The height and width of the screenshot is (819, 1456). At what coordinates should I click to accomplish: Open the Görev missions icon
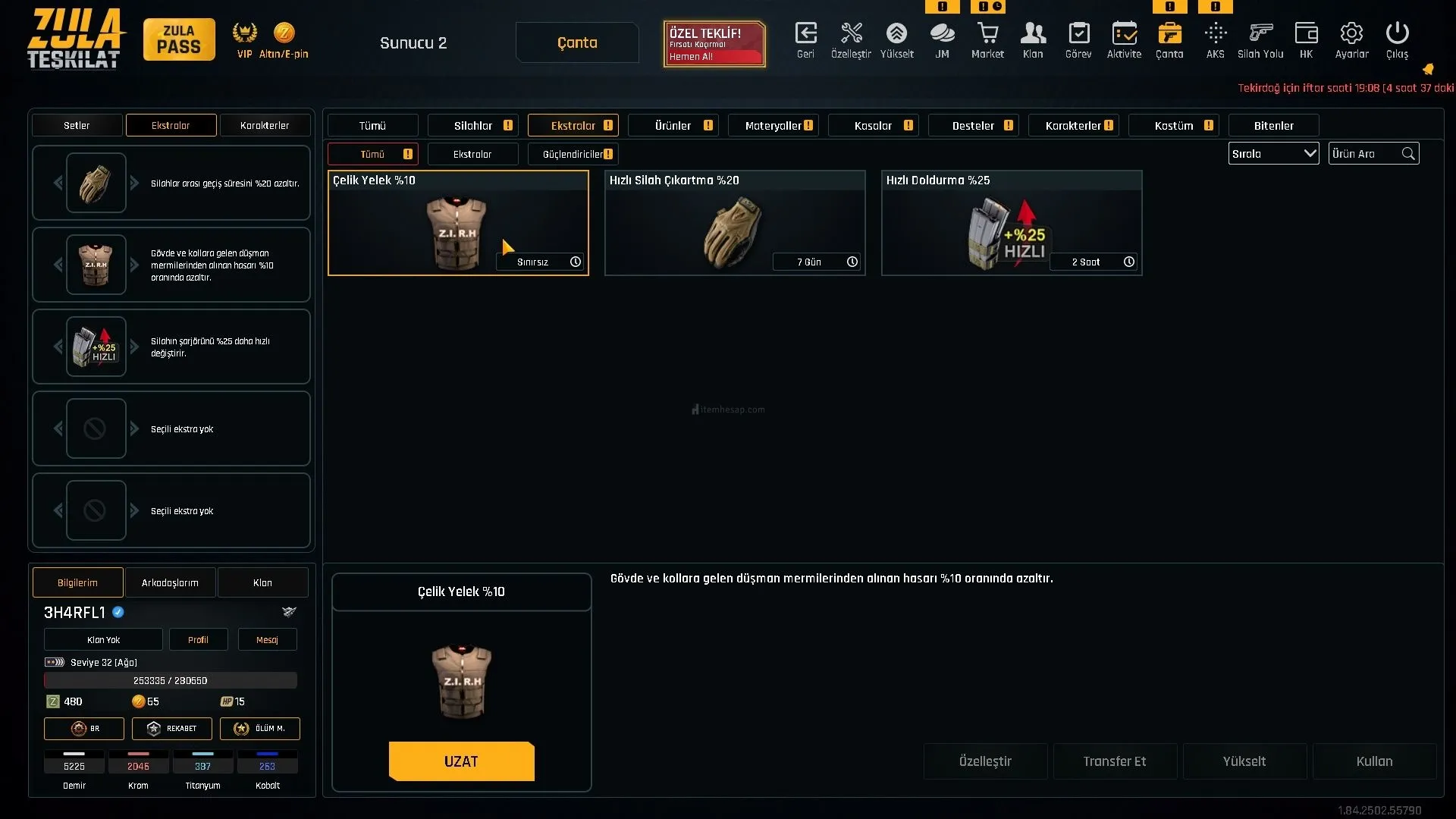tap(1078, 41)
